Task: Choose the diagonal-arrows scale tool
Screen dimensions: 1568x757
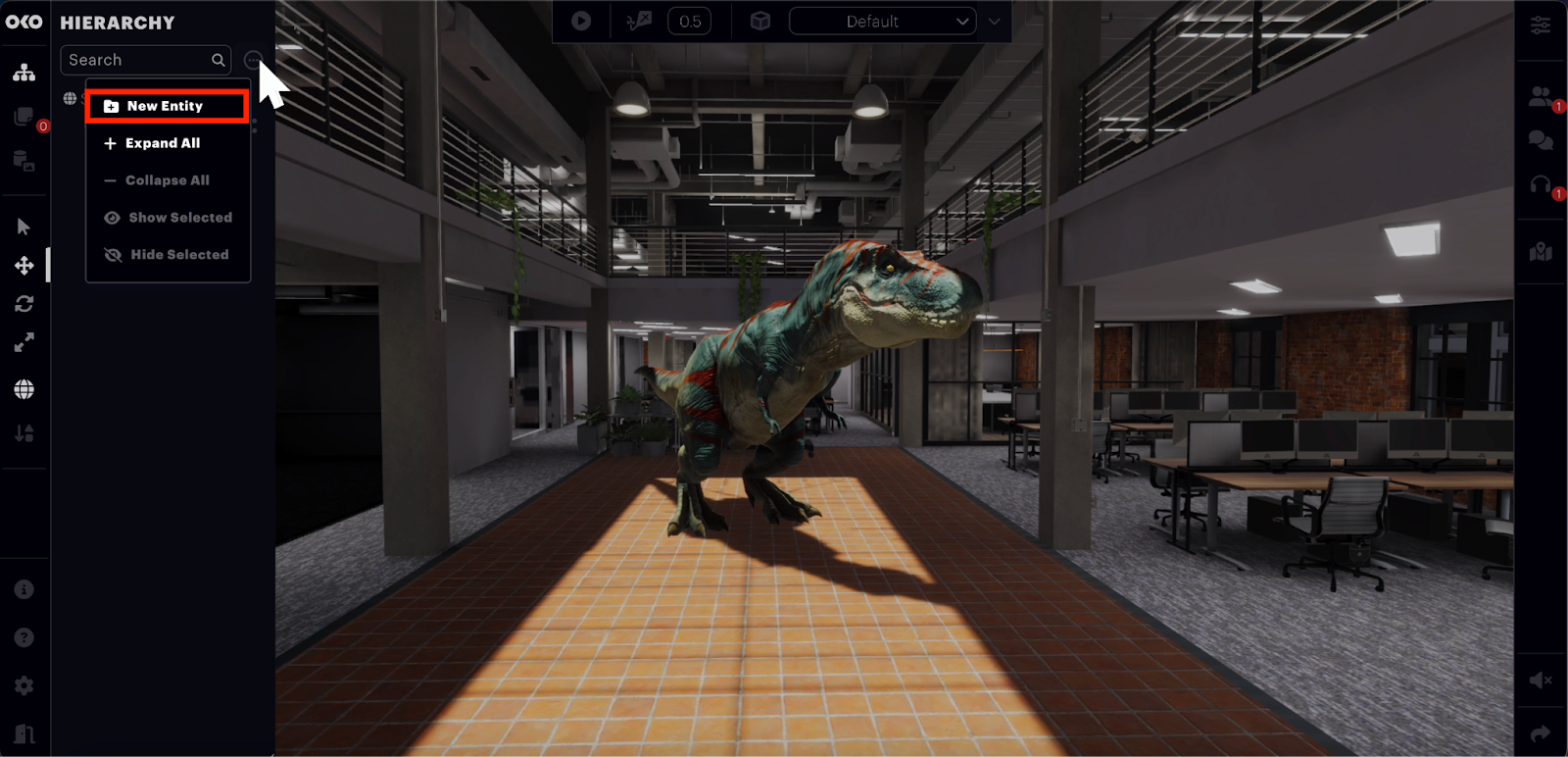Action: coord(24,342)
